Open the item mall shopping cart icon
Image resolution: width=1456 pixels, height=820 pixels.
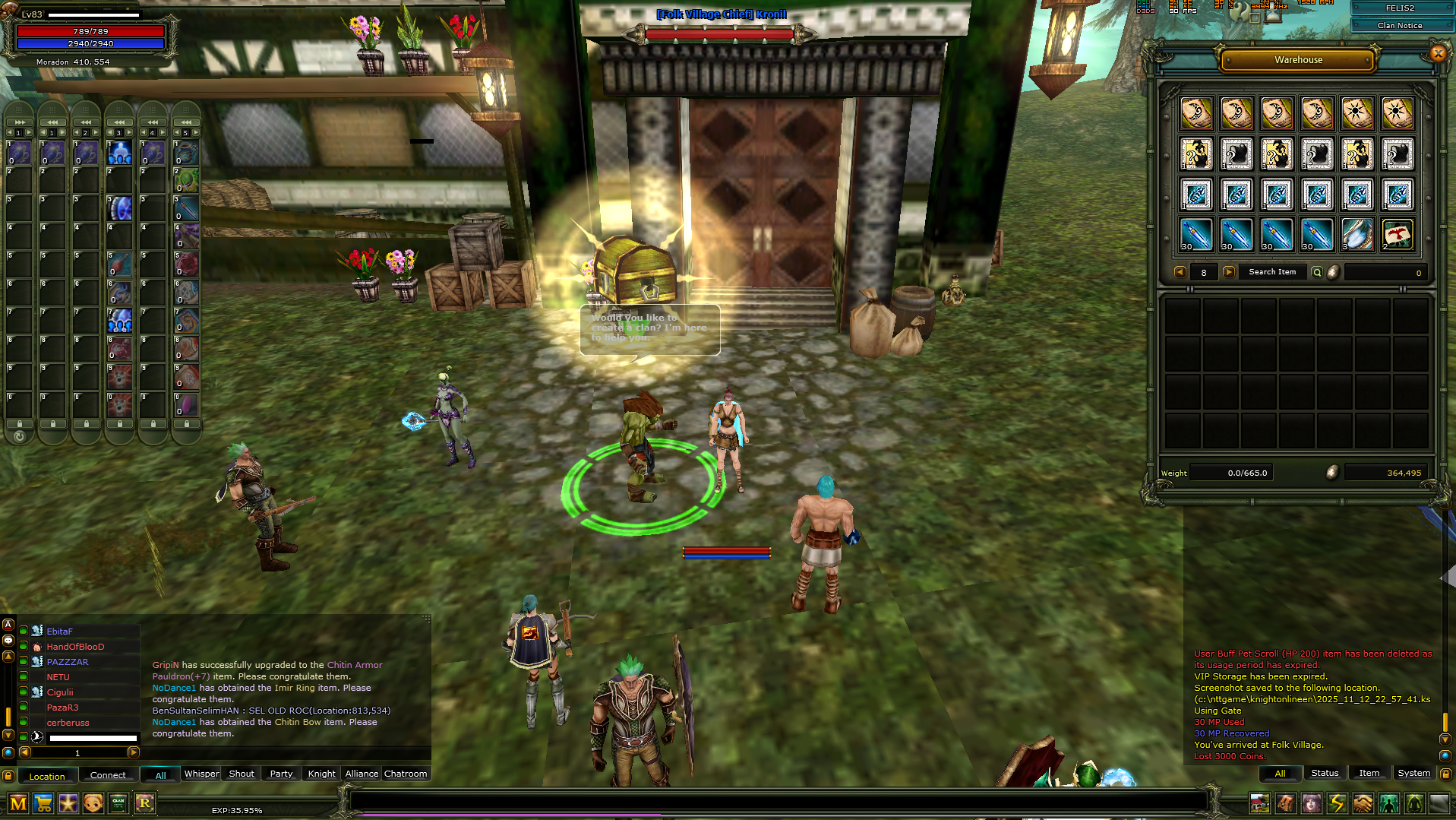point(43,803)
